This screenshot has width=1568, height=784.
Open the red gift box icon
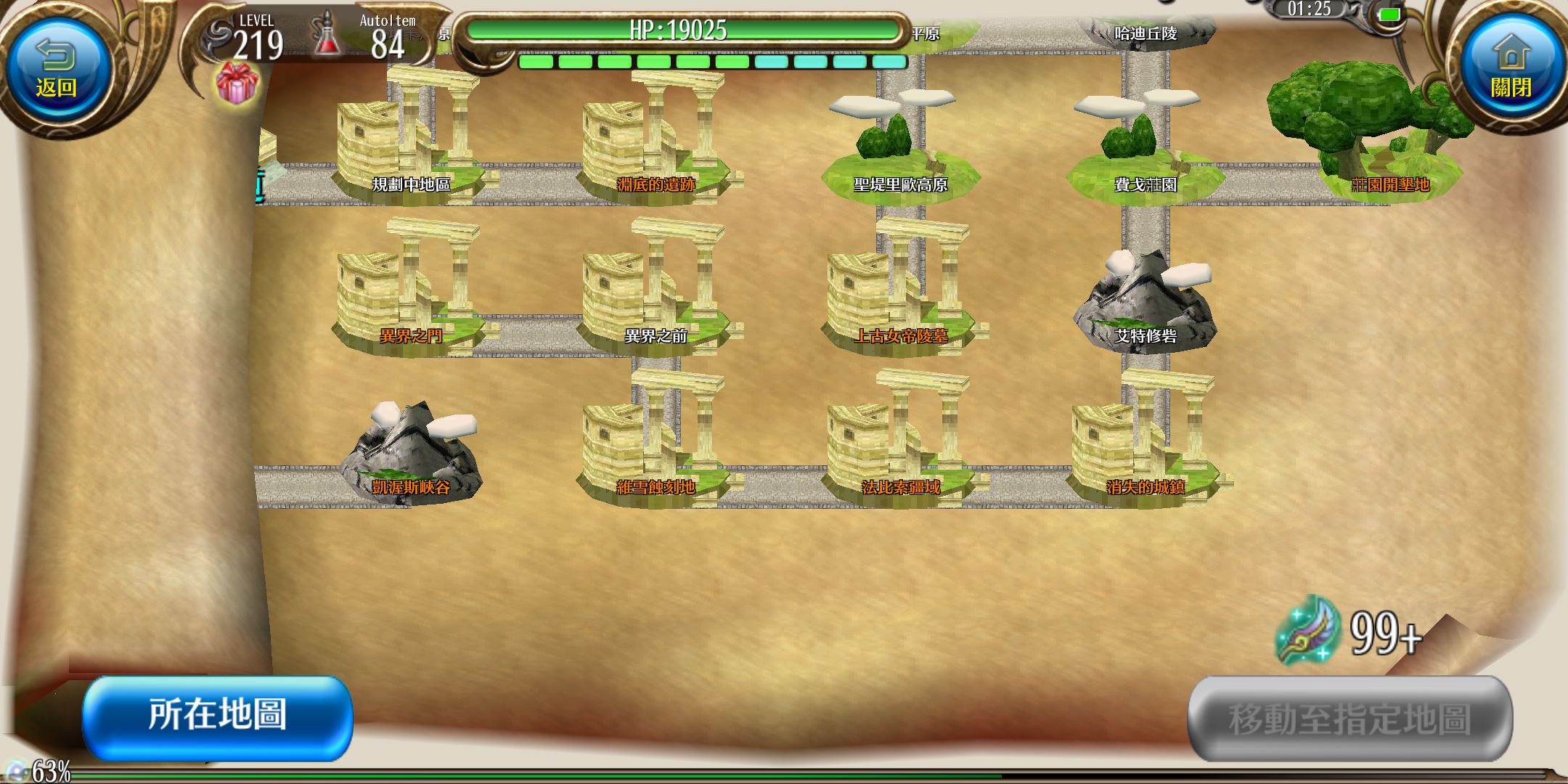point(237,83)
